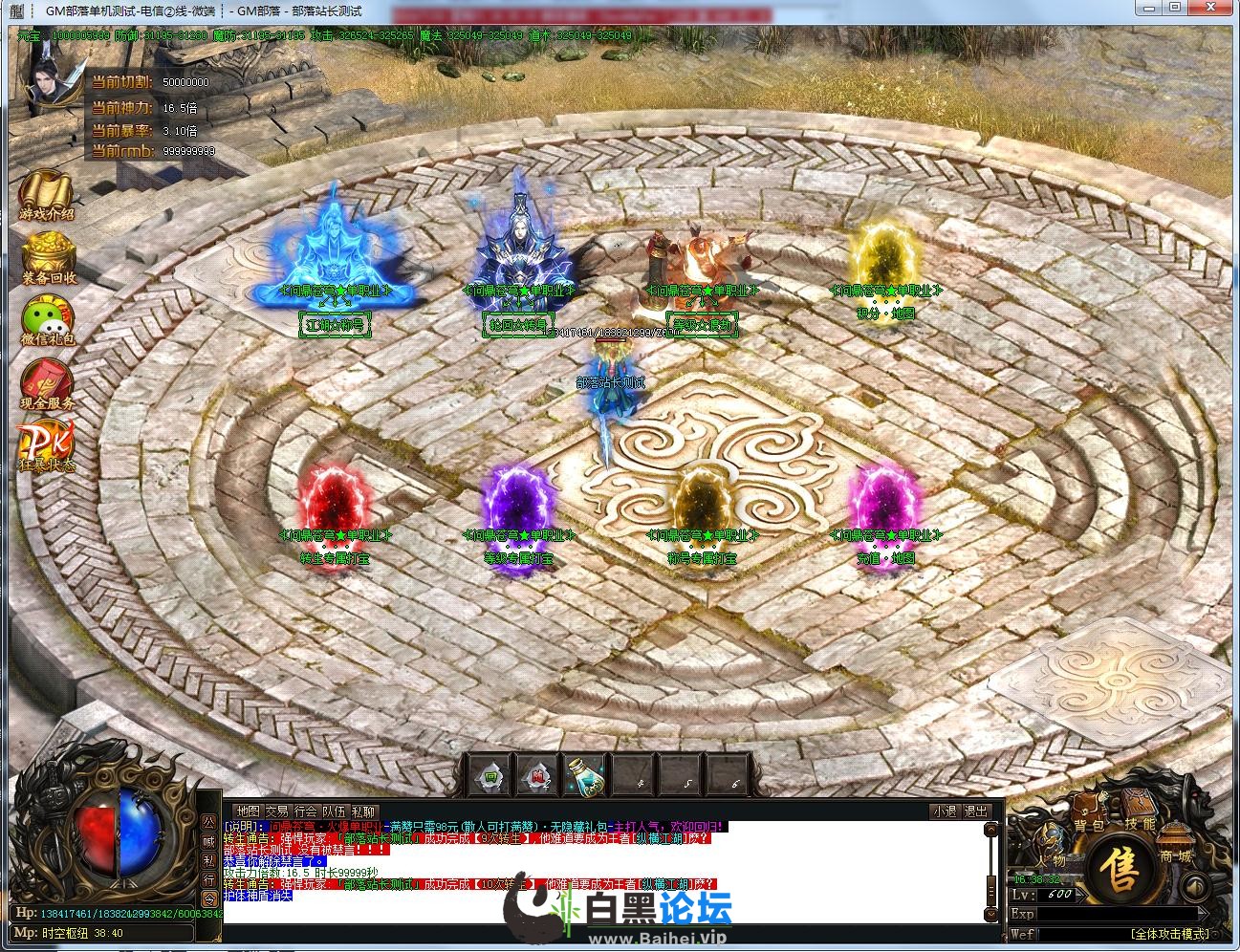Toggle the PK 狂暴状态 icon

point(44,446)
